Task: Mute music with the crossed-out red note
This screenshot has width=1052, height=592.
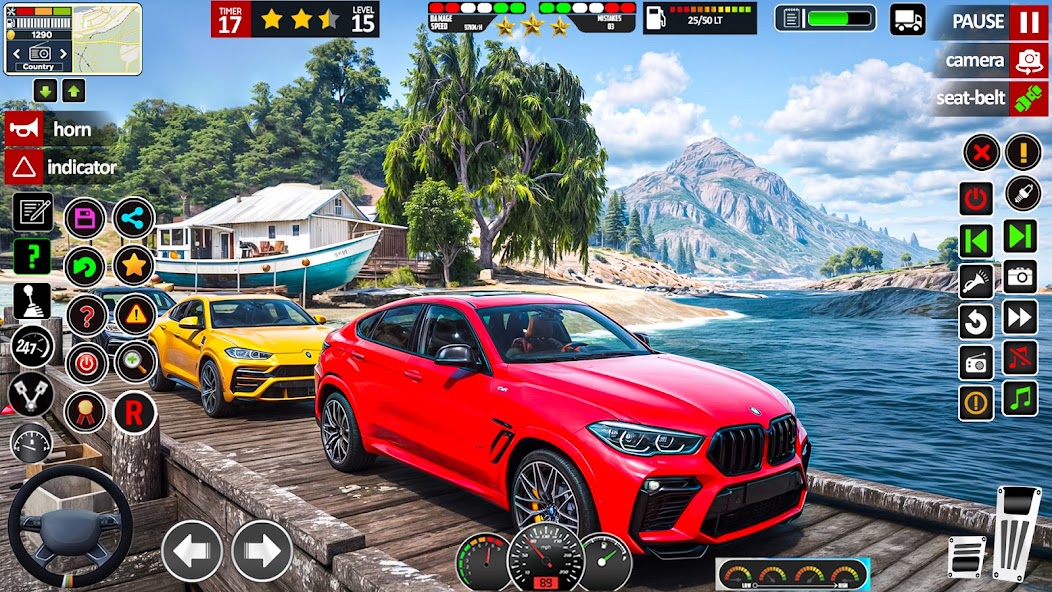Action: pyautogui.click(x=1020, y=358)
